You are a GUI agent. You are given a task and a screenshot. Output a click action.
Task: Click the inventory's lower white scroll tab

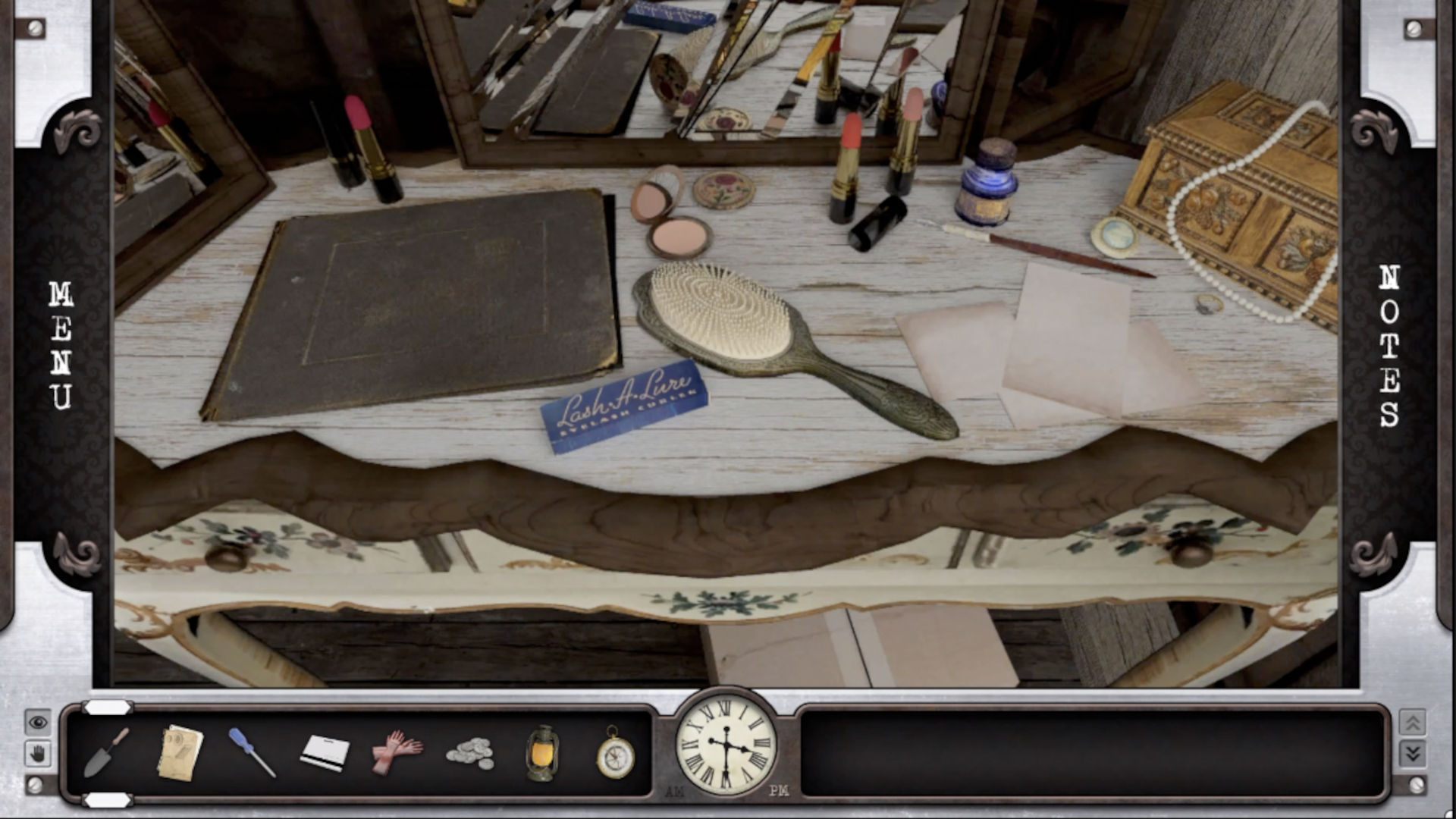pos(107,800)
